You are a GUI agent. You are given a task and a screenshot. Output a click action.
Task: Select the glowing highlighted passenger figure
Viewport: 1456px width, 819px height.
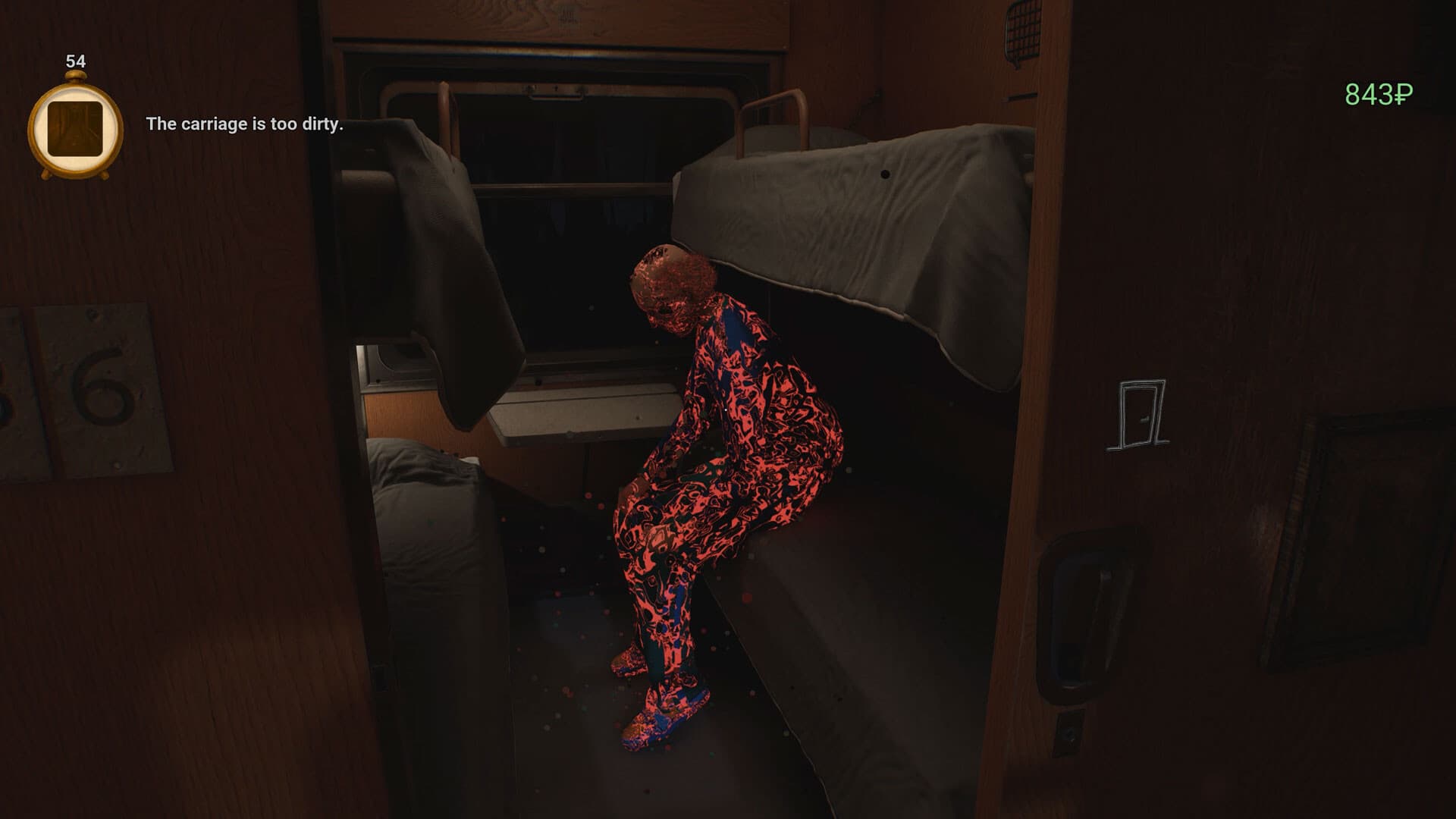point(728,470)
